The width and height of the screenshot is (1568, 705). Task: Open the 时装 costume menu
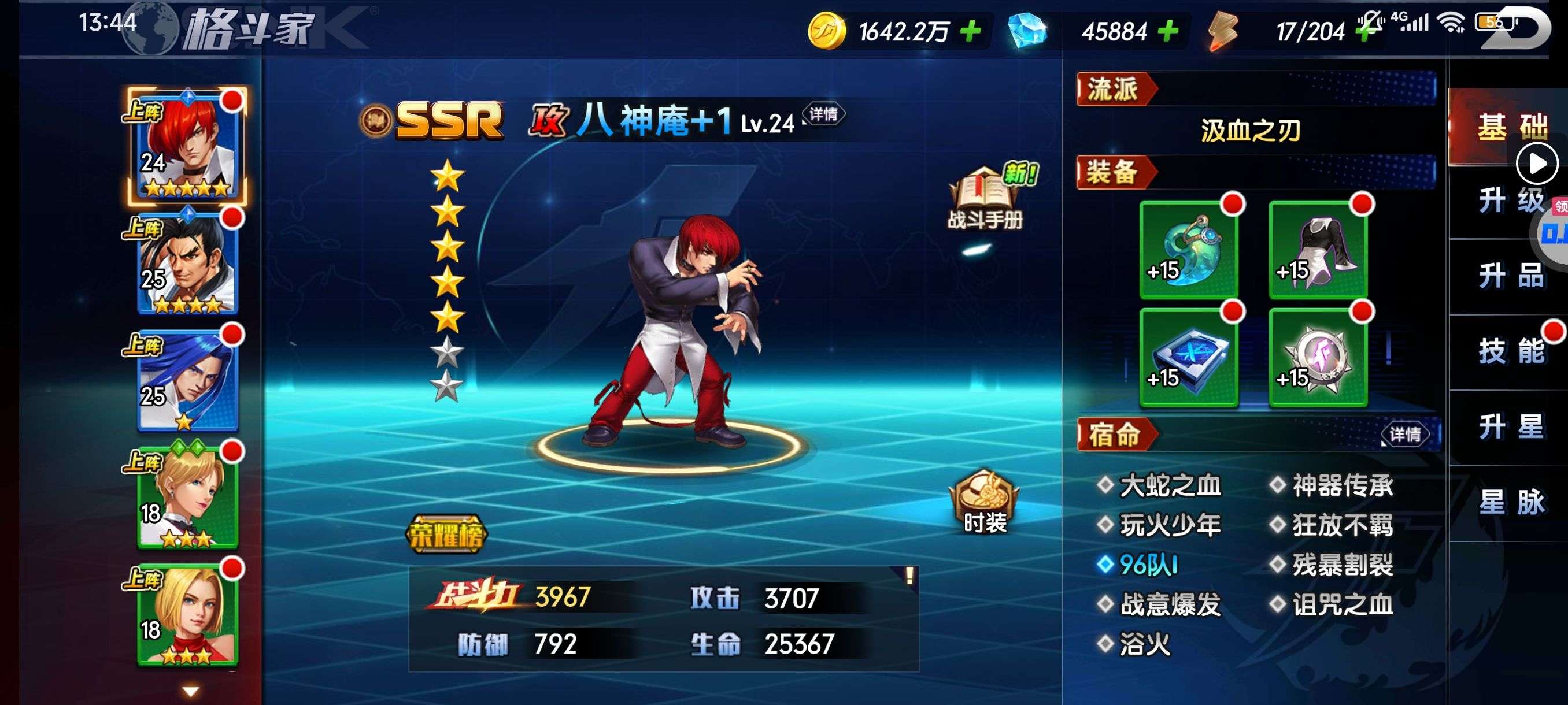click(984, 502)
